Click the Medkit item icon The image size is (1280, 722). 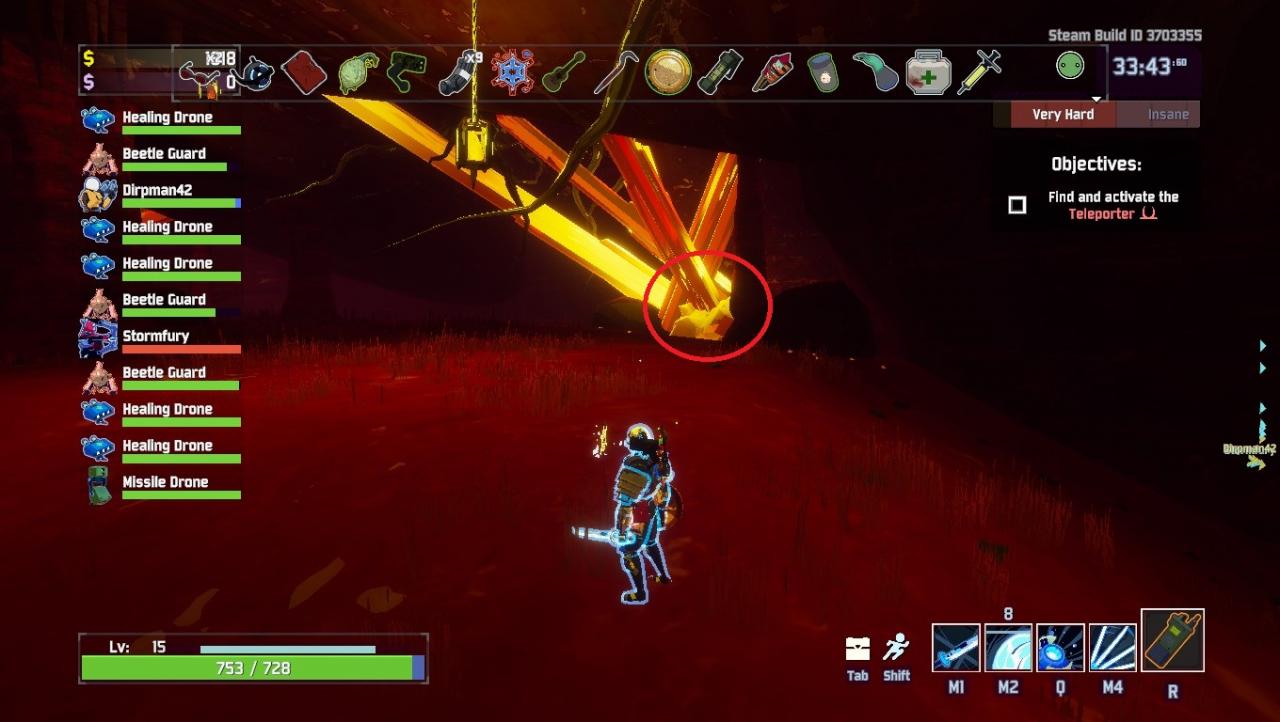[928, 74]
